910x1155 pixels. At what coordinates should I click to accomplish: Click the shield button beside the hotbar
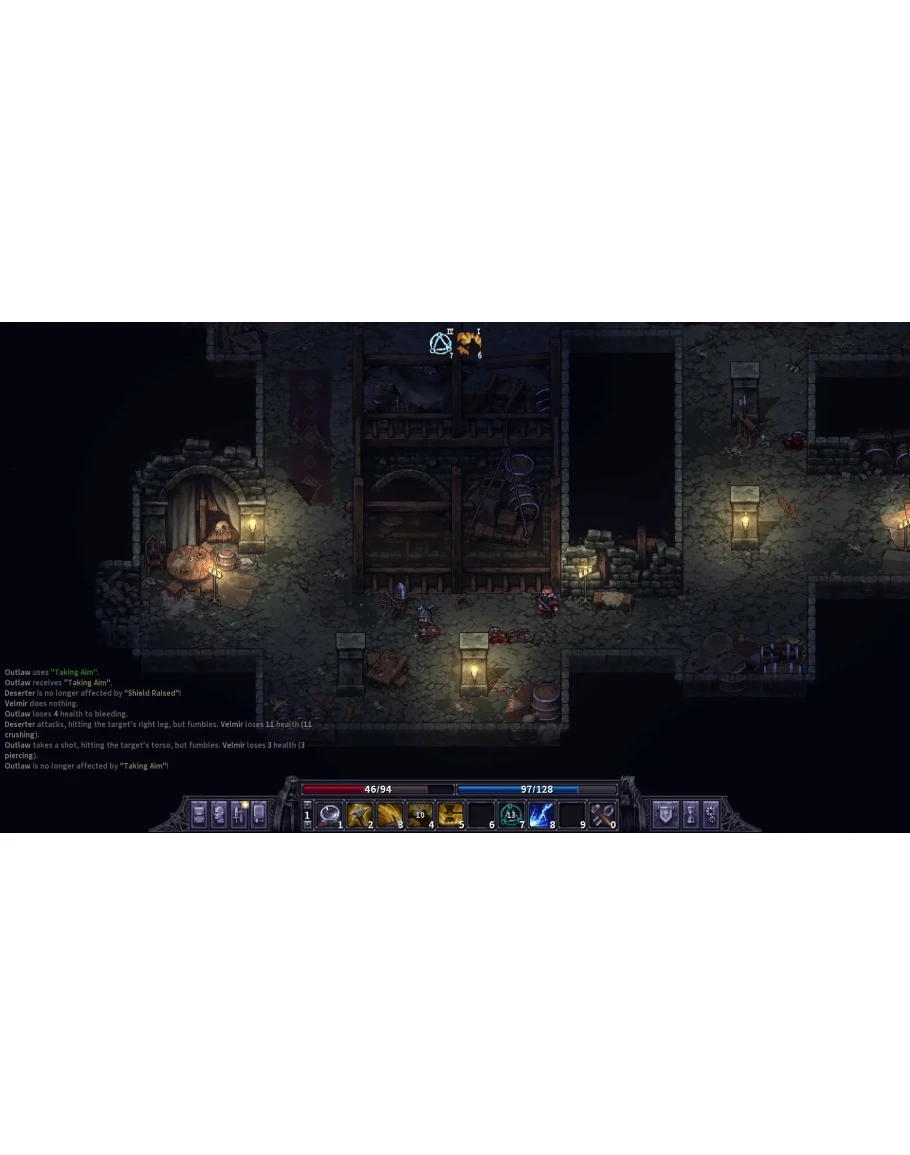pos(663,814)
